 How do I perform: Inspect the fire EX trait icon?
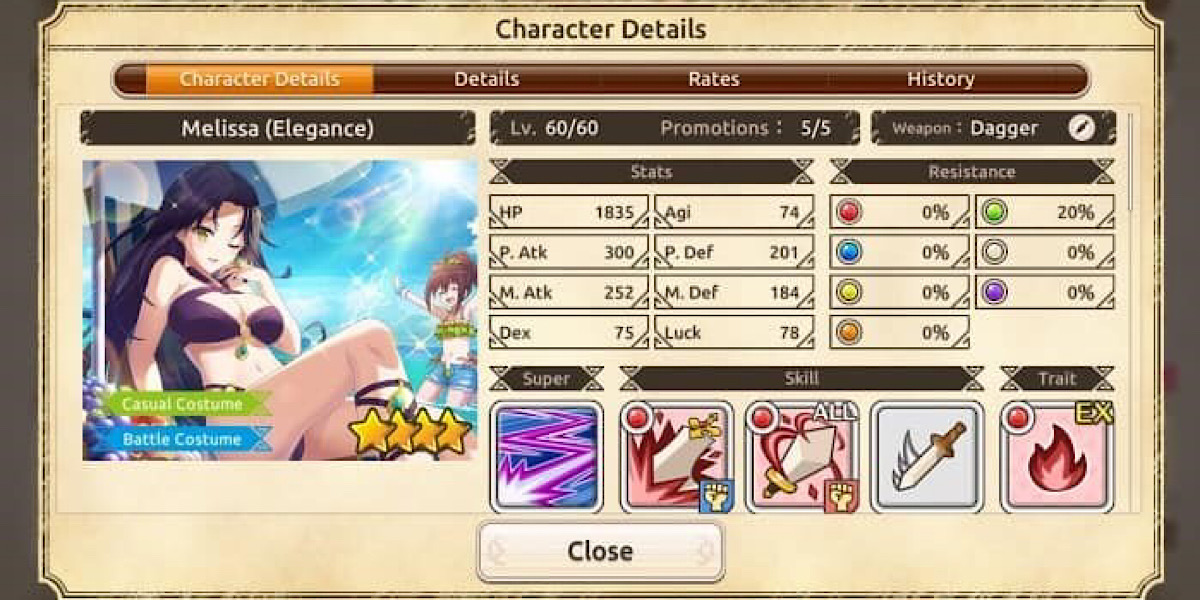tap(1057, 457)
